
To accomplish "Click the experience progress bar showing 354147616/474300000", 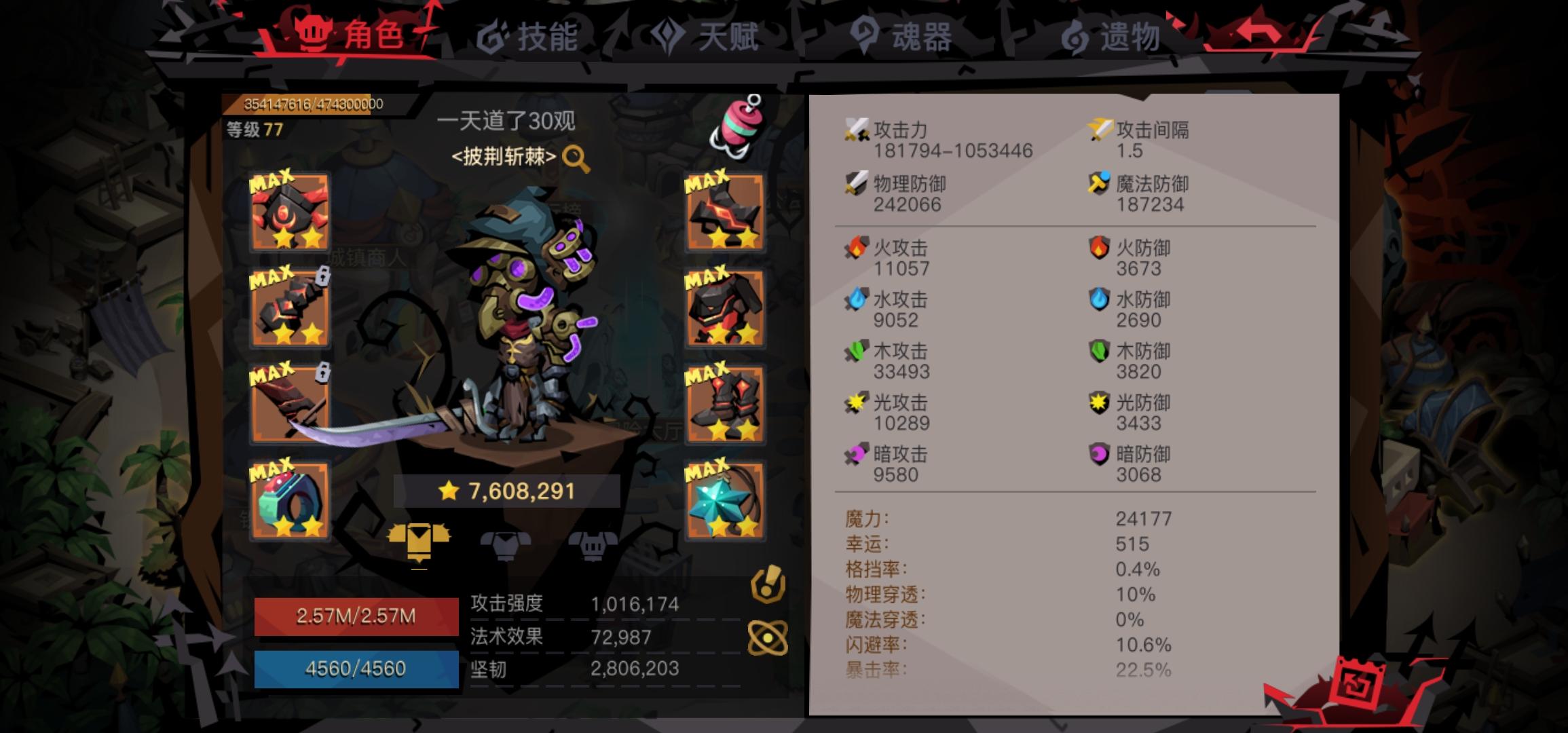I will point(311,103).
